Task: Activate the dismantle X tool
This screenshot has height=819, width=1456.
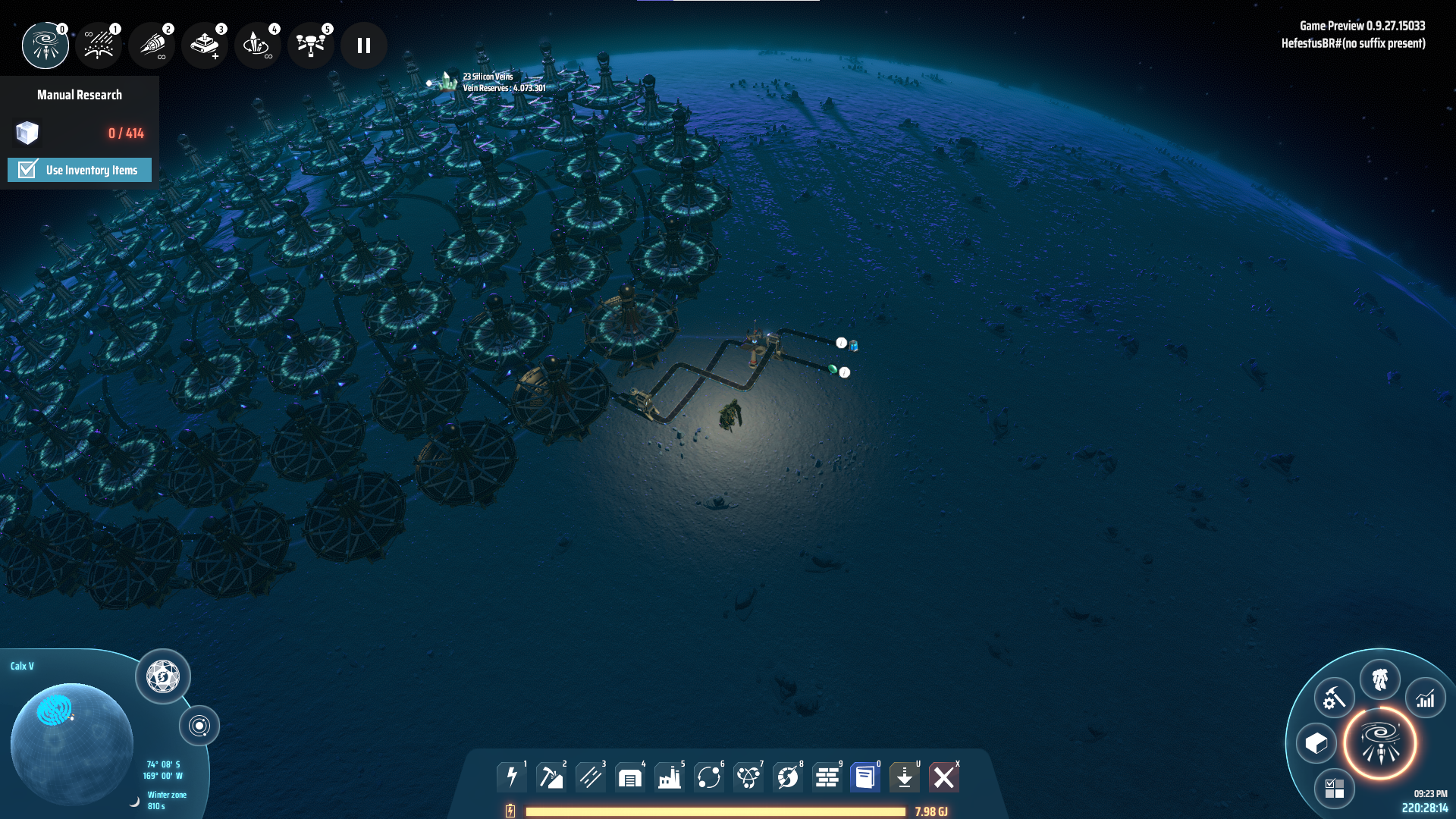Action: (x=944, y=777)
